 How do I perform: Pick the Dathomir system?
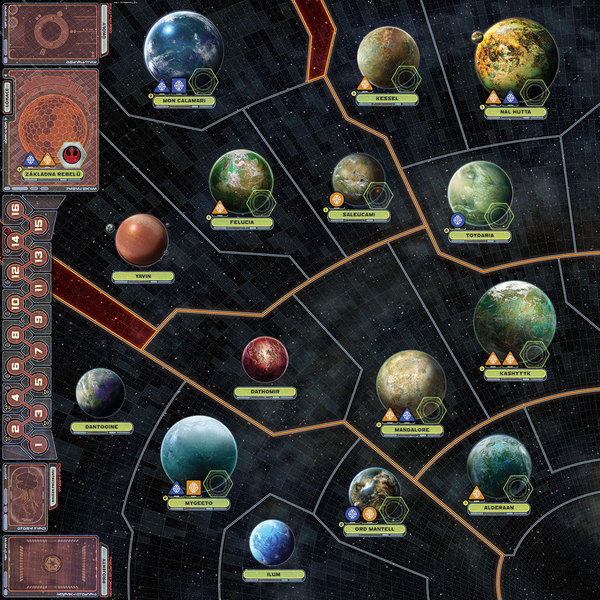[265, 359]
